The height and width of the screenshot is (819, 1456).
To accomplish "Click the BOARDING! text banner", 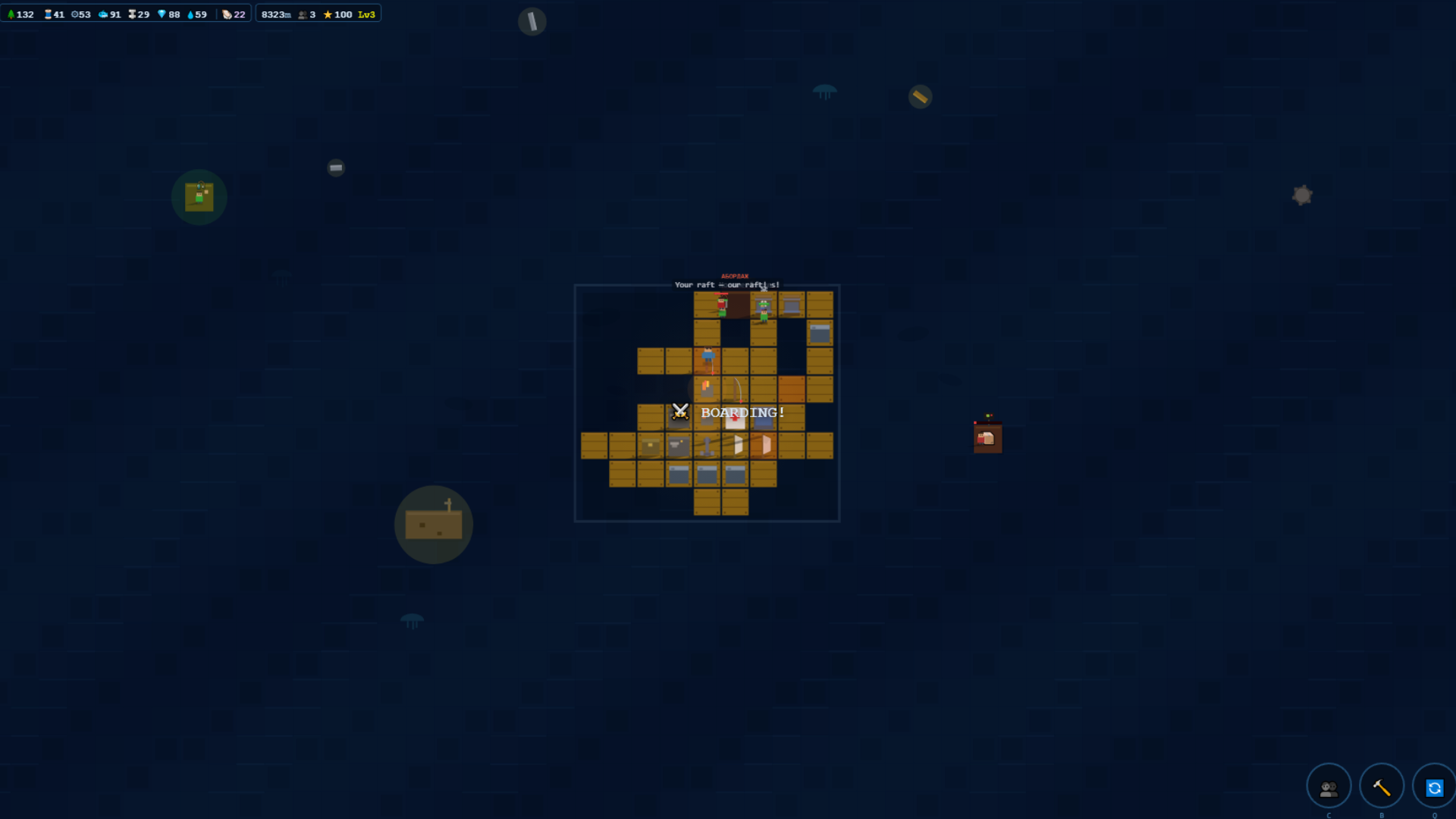I will [742, 412].
